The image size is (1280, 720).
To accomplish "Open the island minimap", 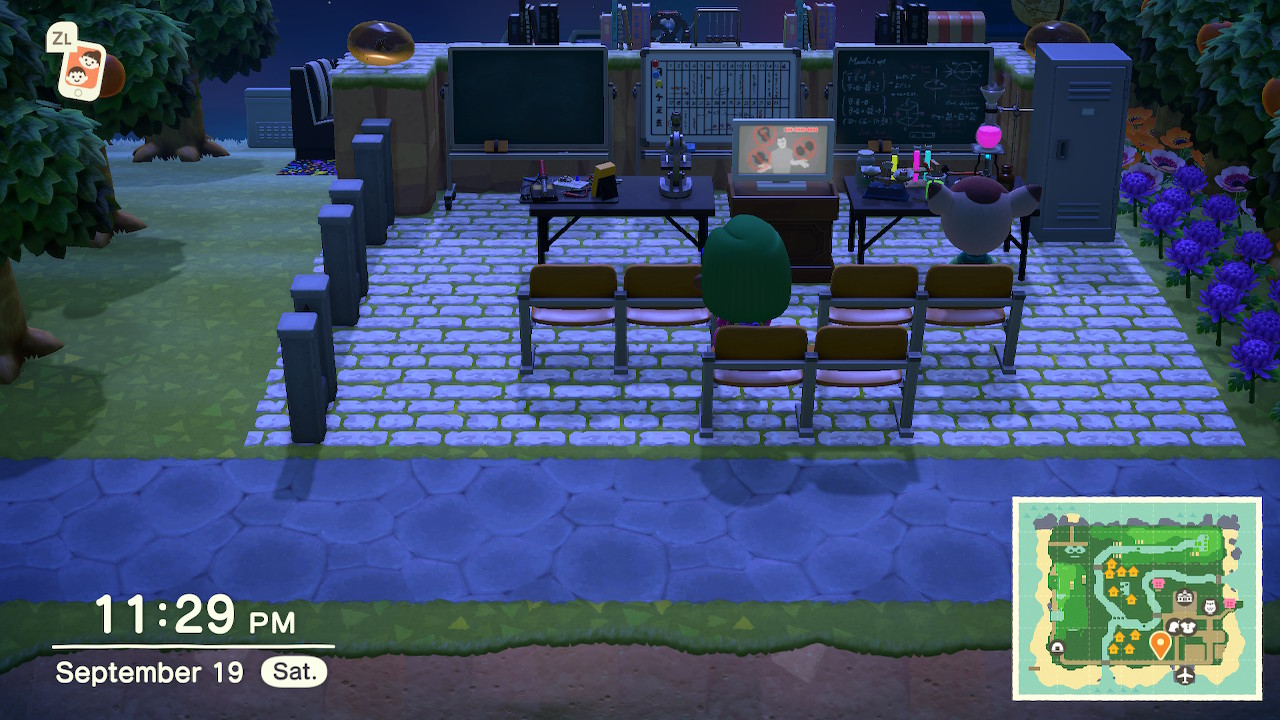I will 1136,597.
